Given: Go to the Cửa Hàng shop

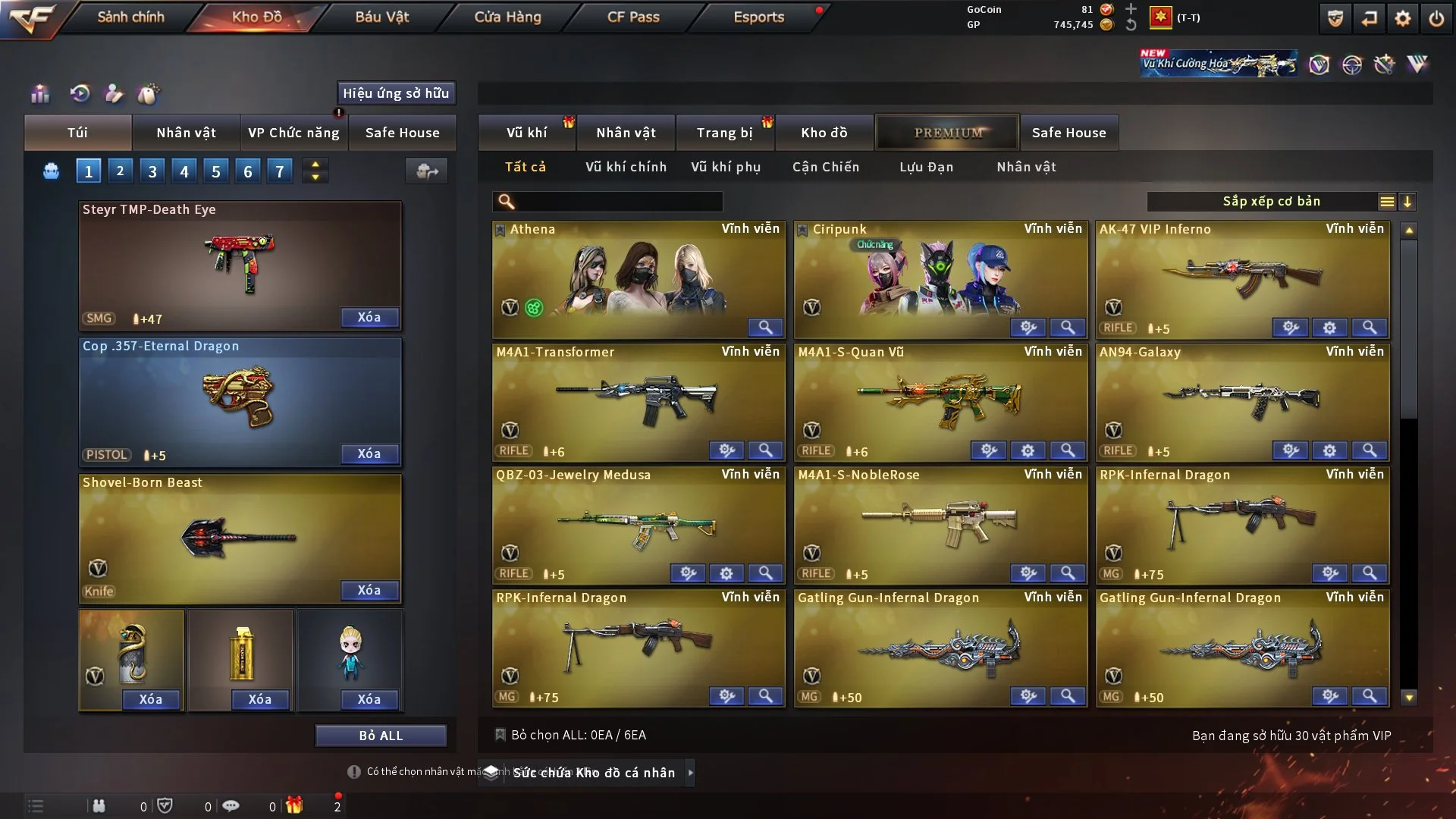Looking at the screenshot, I should (507, 17).
